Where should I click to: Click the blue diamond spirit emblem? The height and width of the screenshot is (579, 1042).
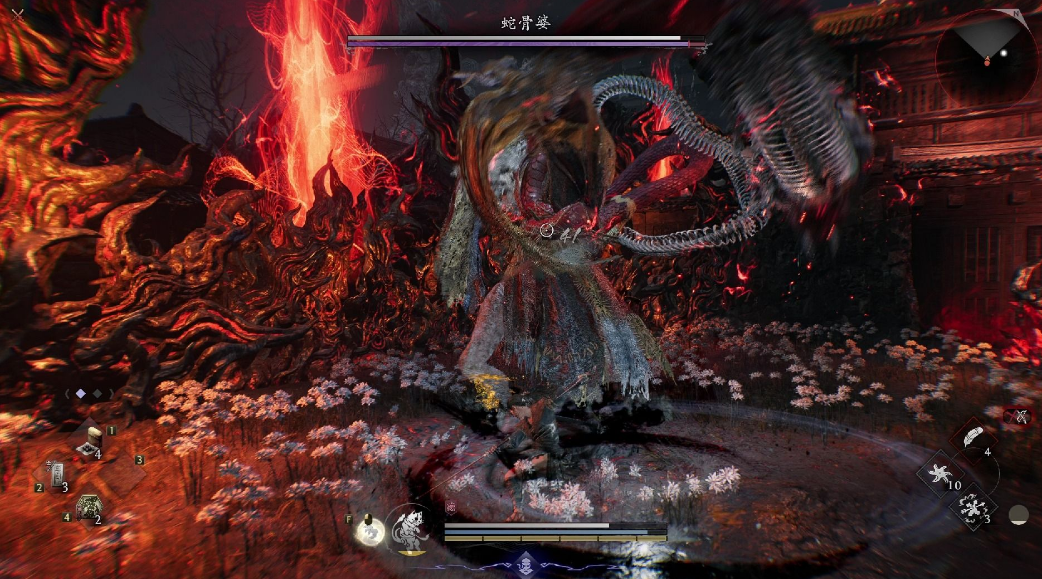(527, 561)
